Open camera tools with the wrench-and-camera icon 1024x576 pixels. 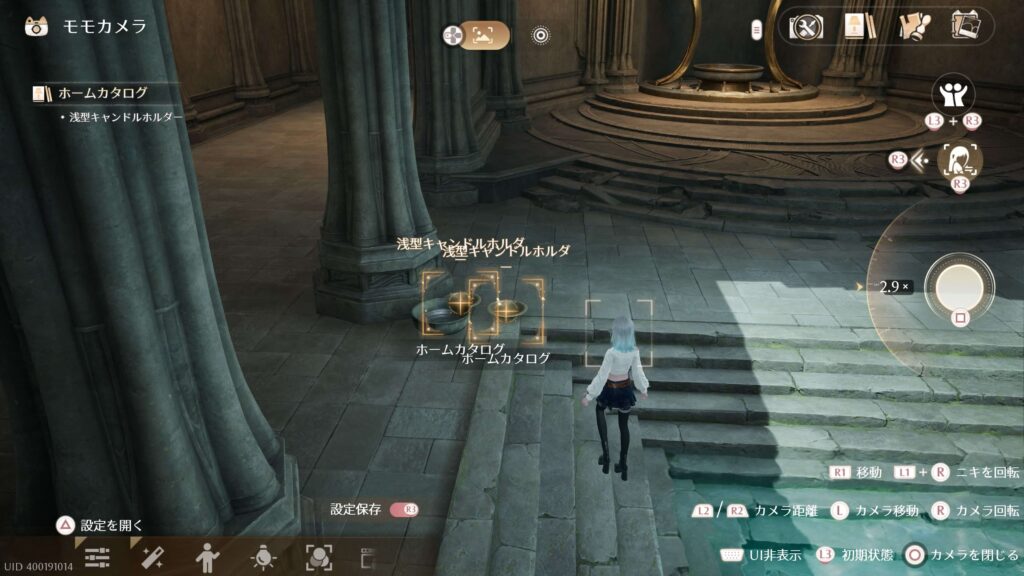pyautogui.click(x=805, y=26)
